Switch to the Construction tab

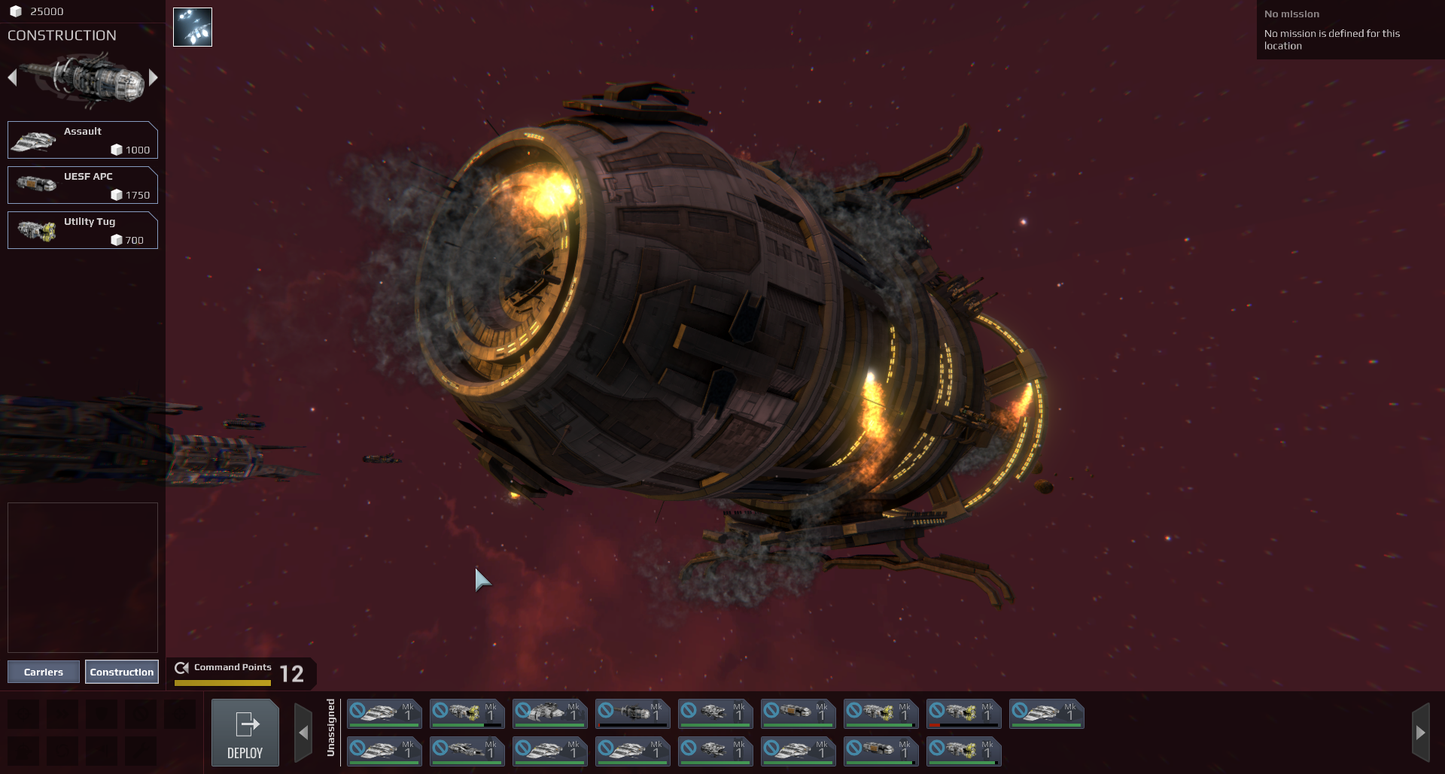tap(122, 671)
